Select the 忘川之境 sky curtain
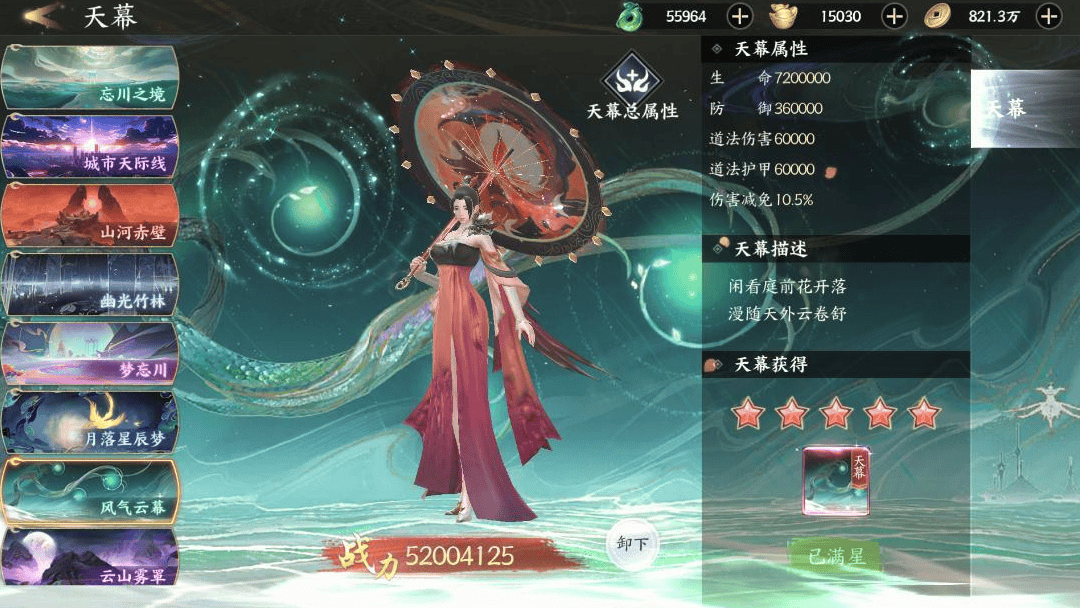 90,77
